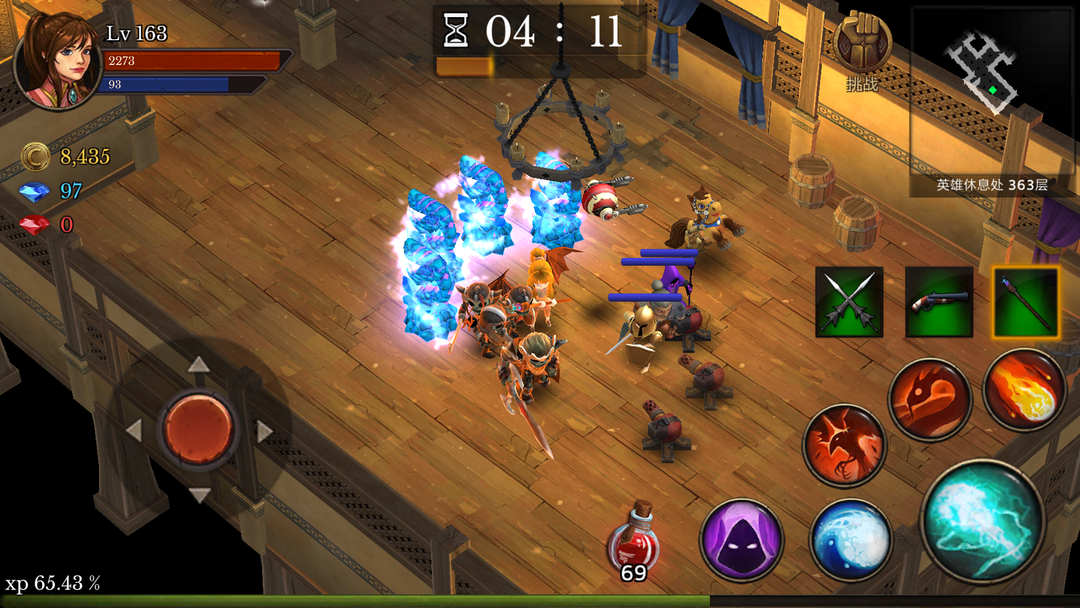Tap the left arrow on the joystick
This screenshot has width=1080, height=608.
click(133, 431)
